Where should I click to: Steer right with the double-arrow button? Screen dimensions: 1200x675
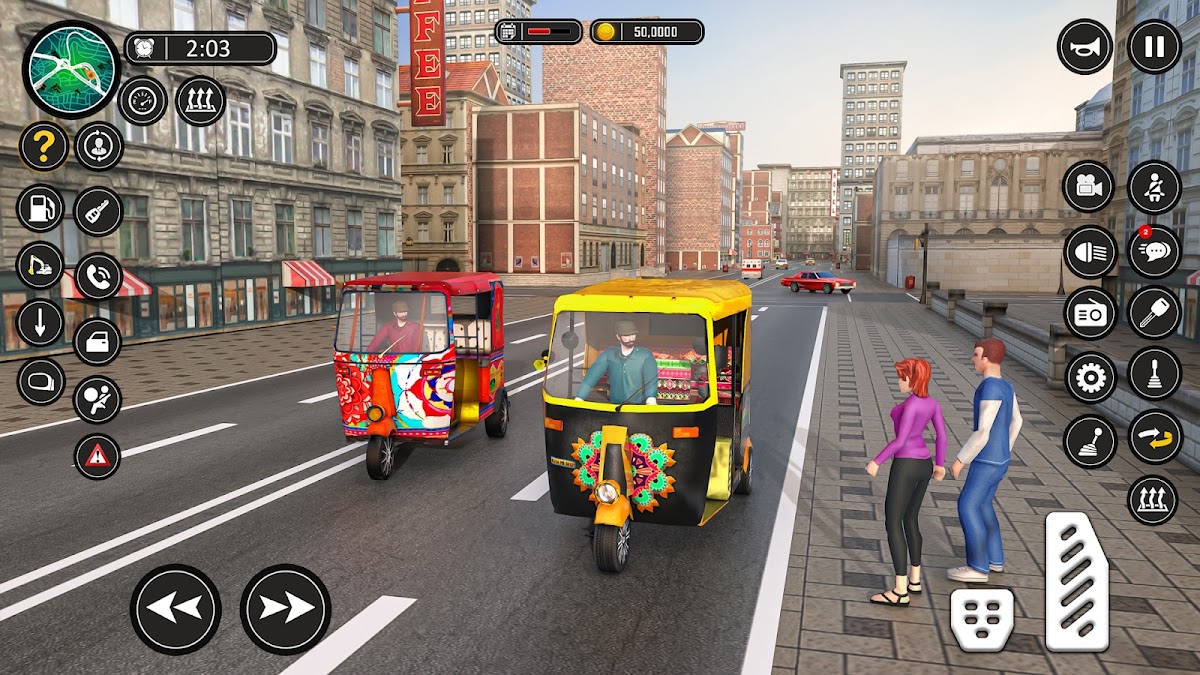click(x=285, y=609)
